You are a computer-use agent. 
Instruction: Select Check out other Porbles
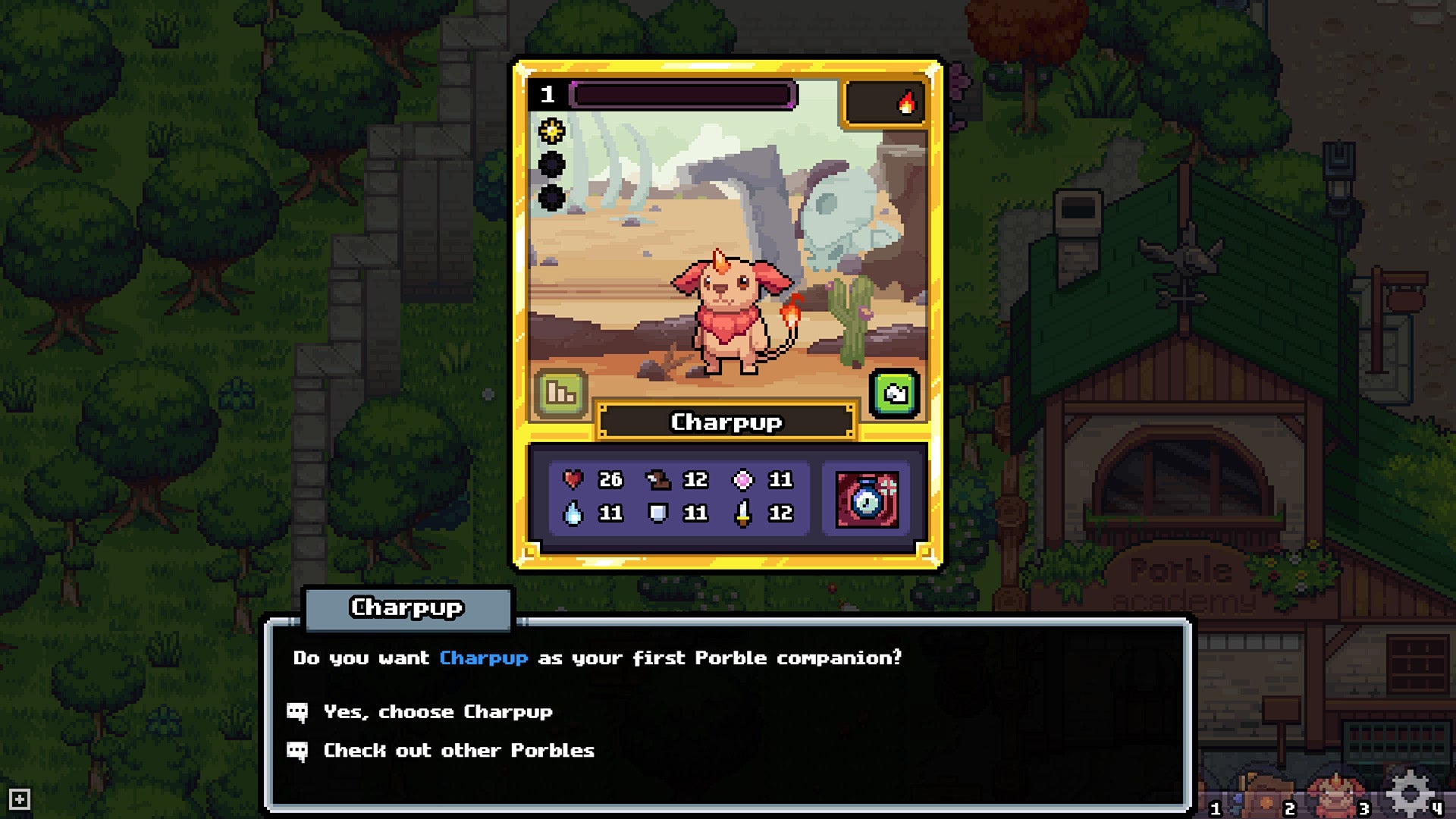(458, 751)
